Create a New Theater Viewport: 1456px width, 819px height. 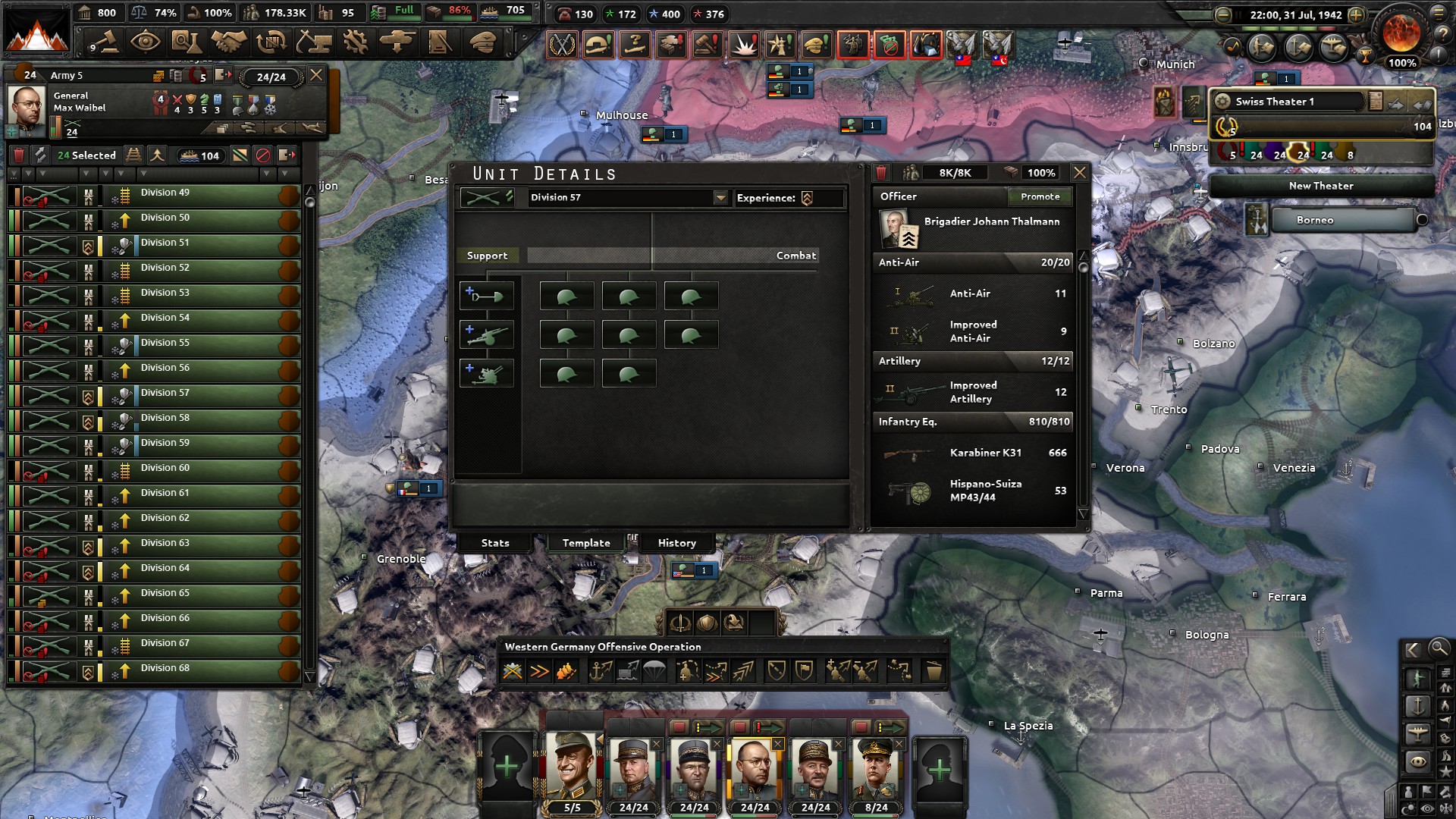[x=1321, y=185]
